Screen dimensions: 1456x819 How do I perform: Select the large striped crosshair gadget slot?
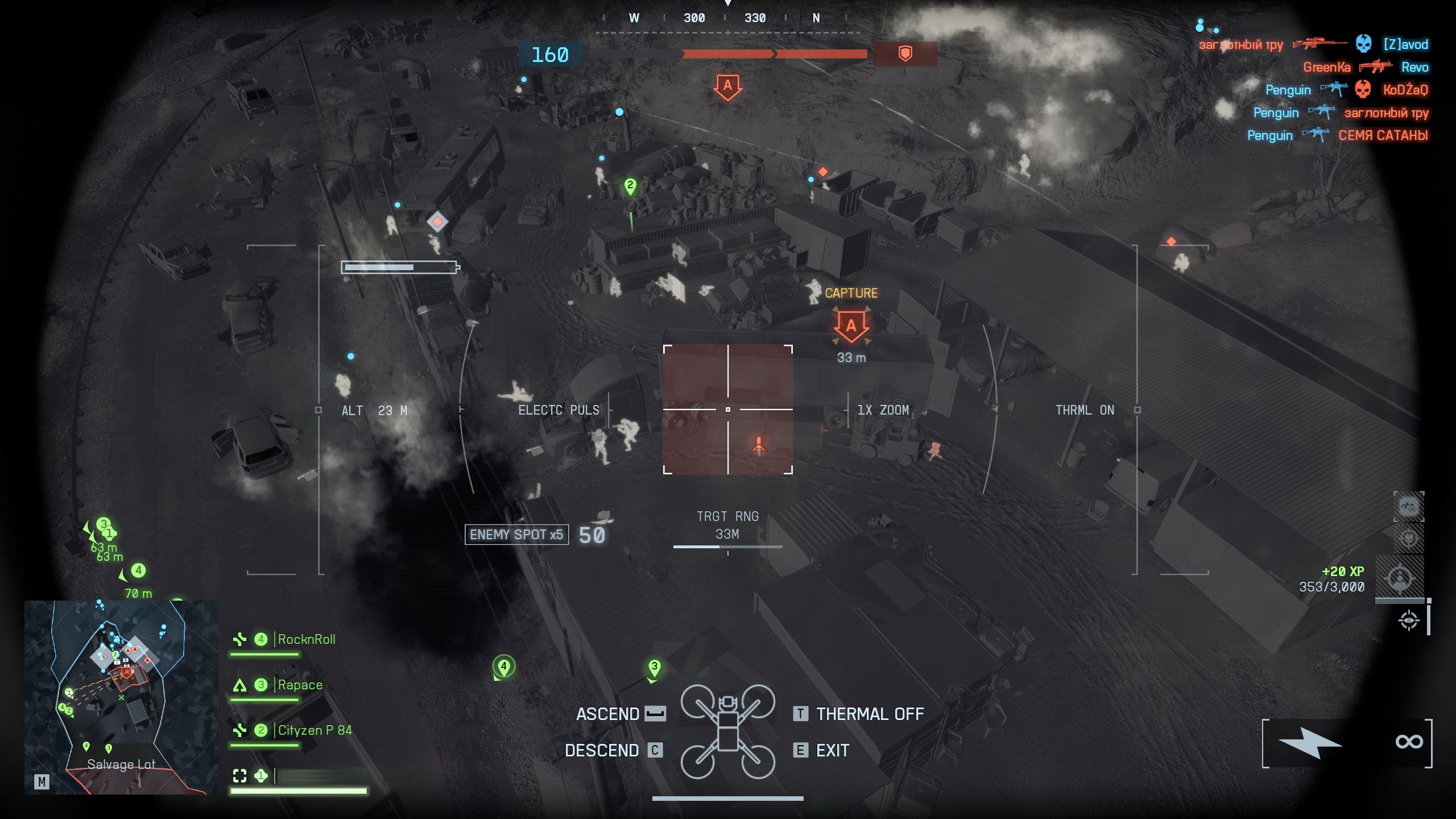[1400, 578]
